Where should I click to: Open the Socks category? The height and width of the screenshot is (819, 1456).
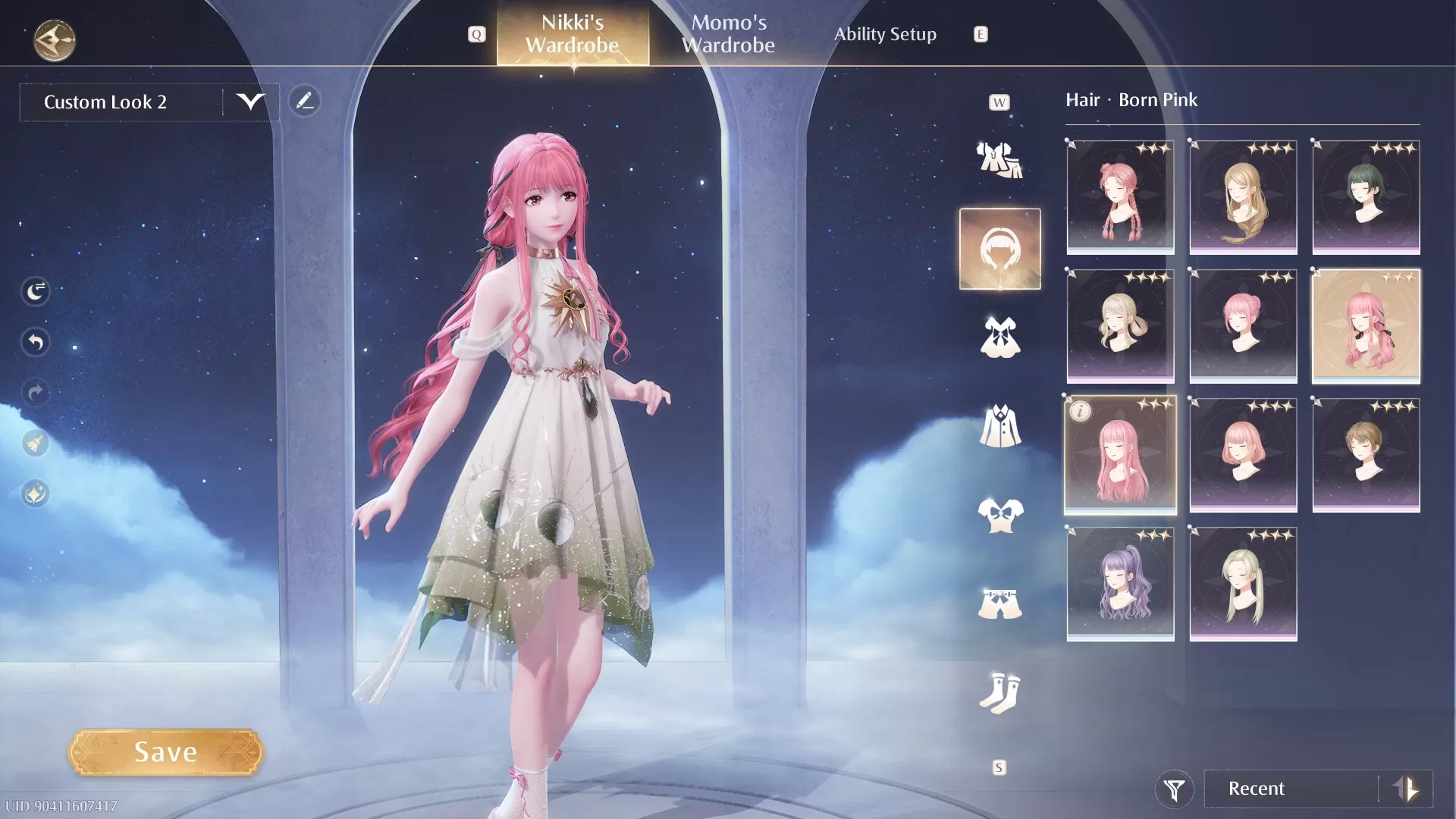999,690
